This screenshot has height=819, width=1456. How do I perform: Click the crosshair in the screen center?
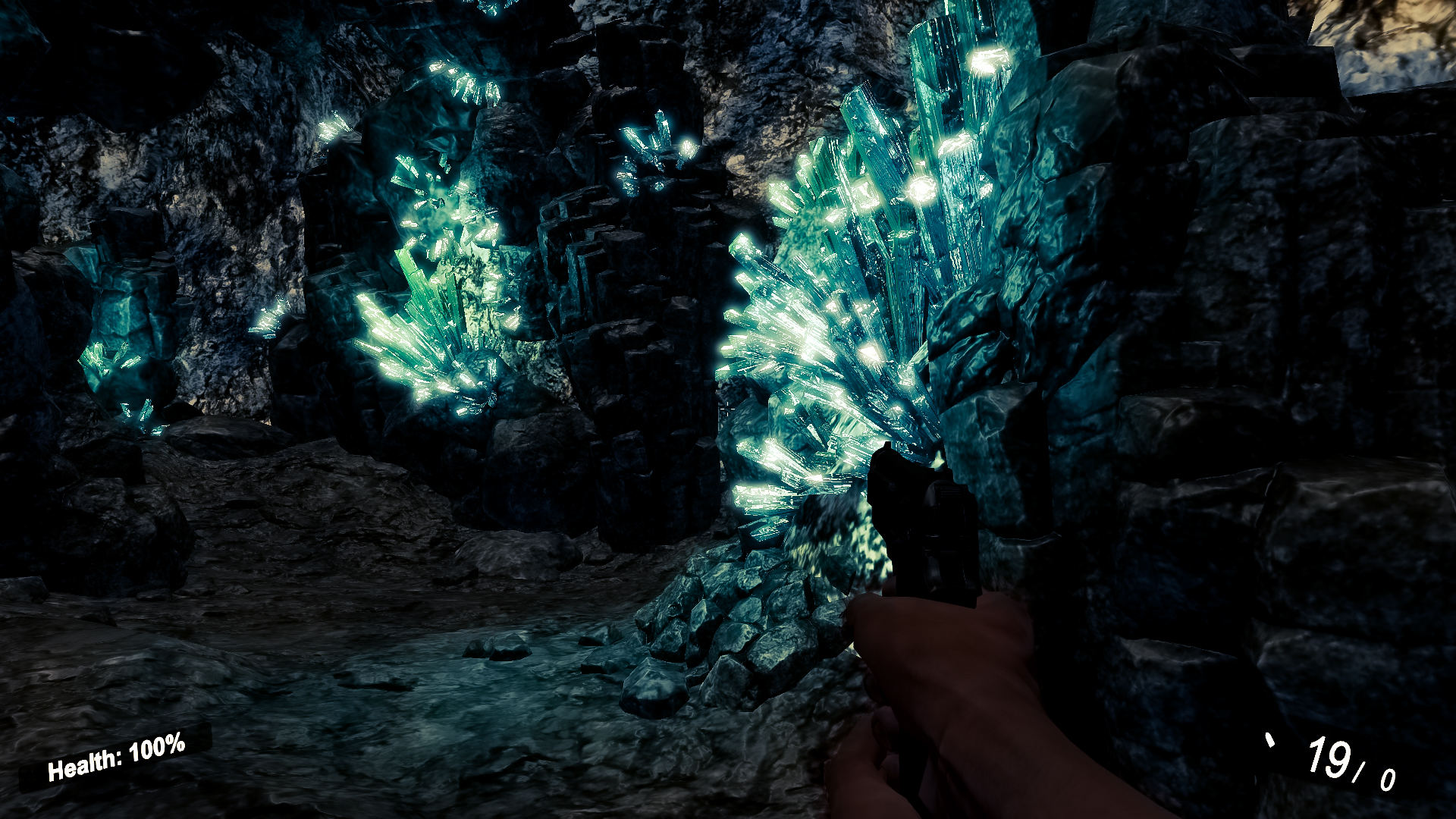pyautogui.click(x=728, y=409)
